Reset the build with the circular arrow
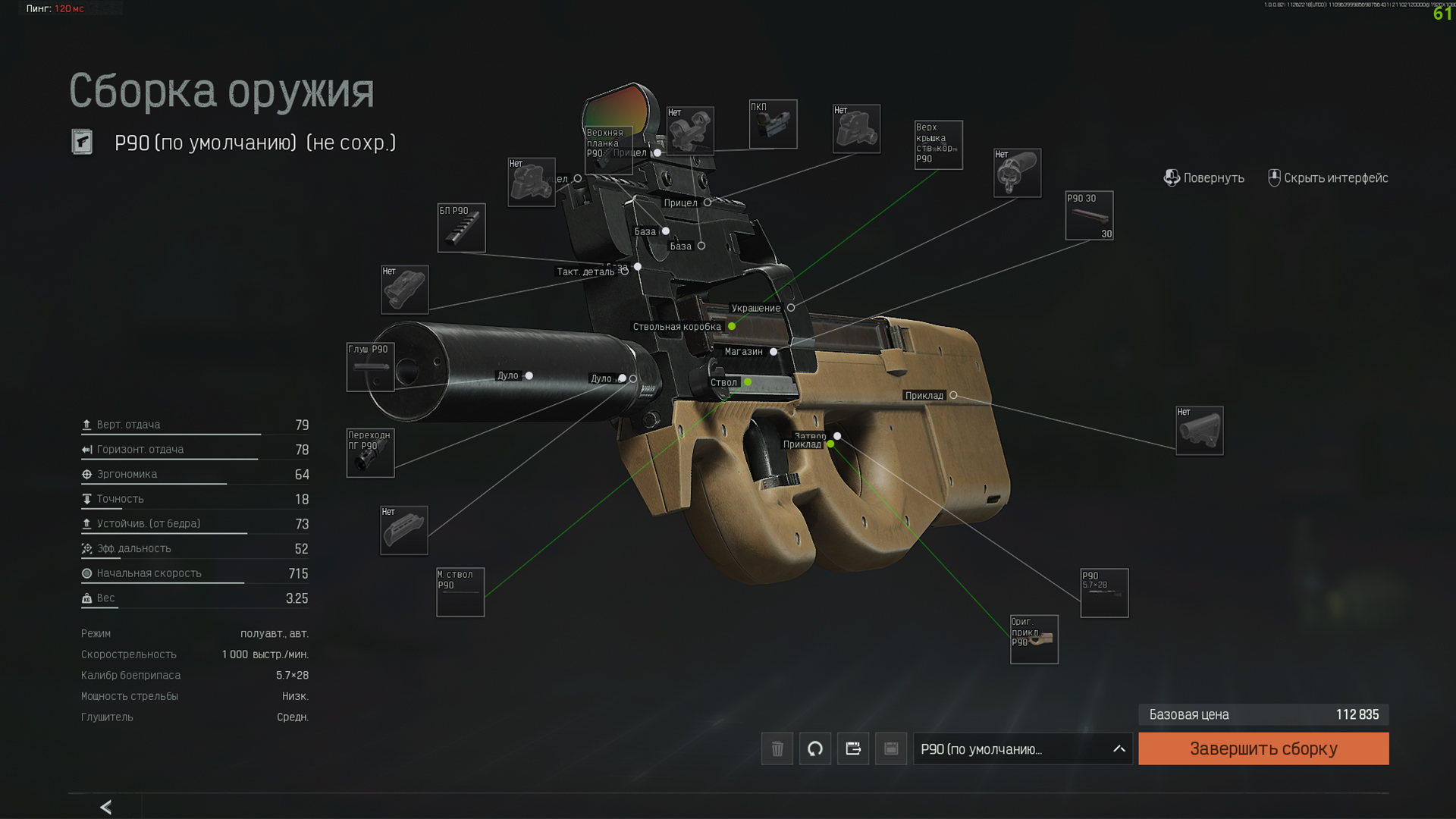Viewport: 1456px width, 819px height. pyautogui.click(x=814, y=748)
